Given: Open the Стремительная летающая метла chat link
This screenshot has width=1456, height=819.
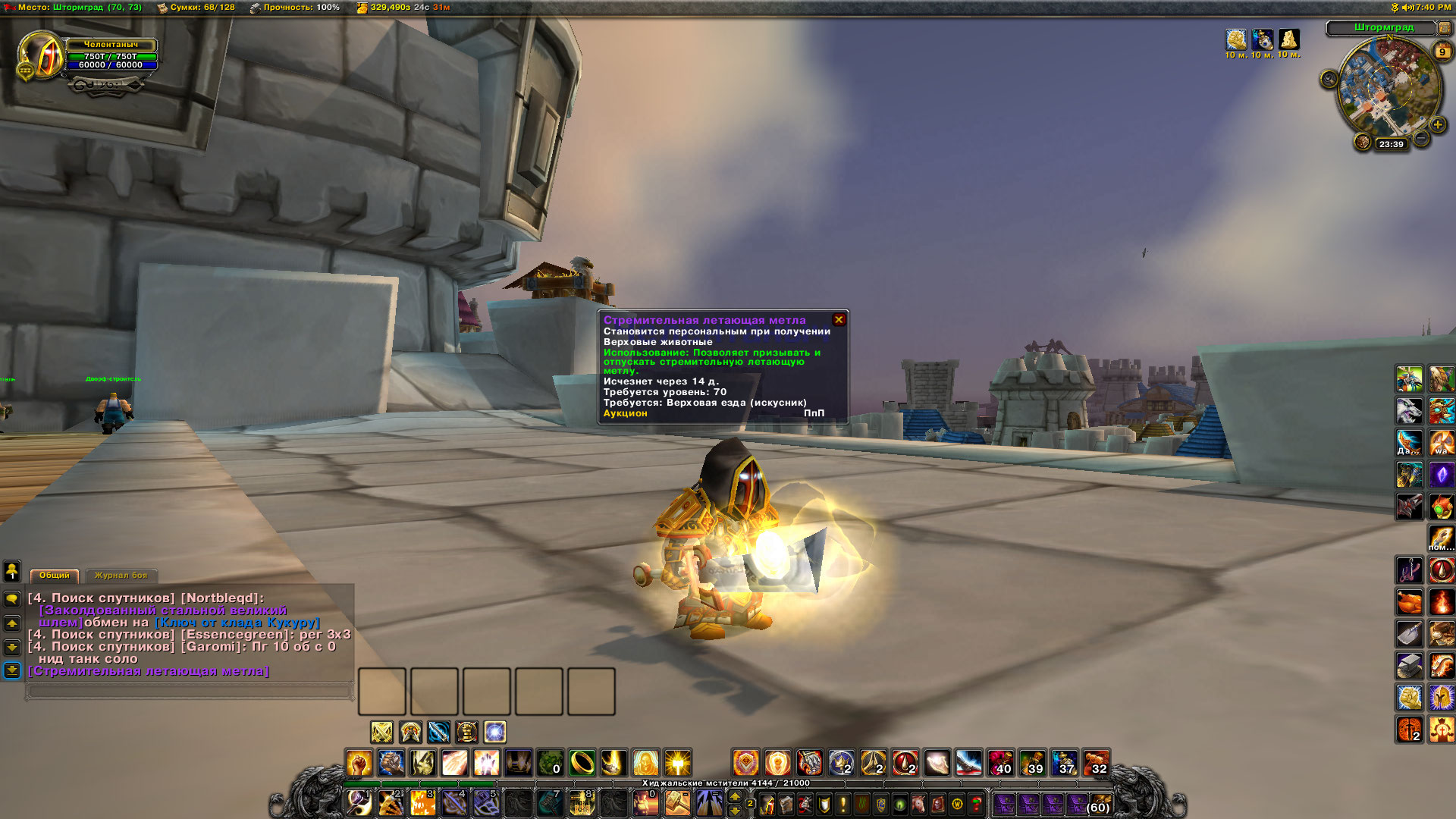Looking at the screenshot, I should tap(149, 671).
